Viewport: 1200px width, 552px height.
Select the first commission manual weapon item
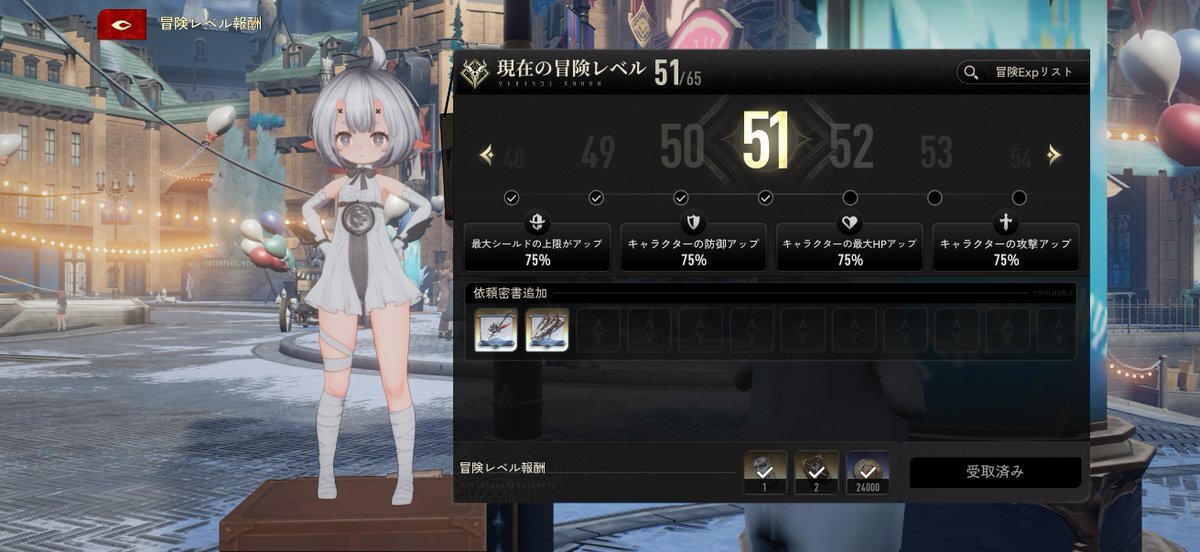coord(496,330)
